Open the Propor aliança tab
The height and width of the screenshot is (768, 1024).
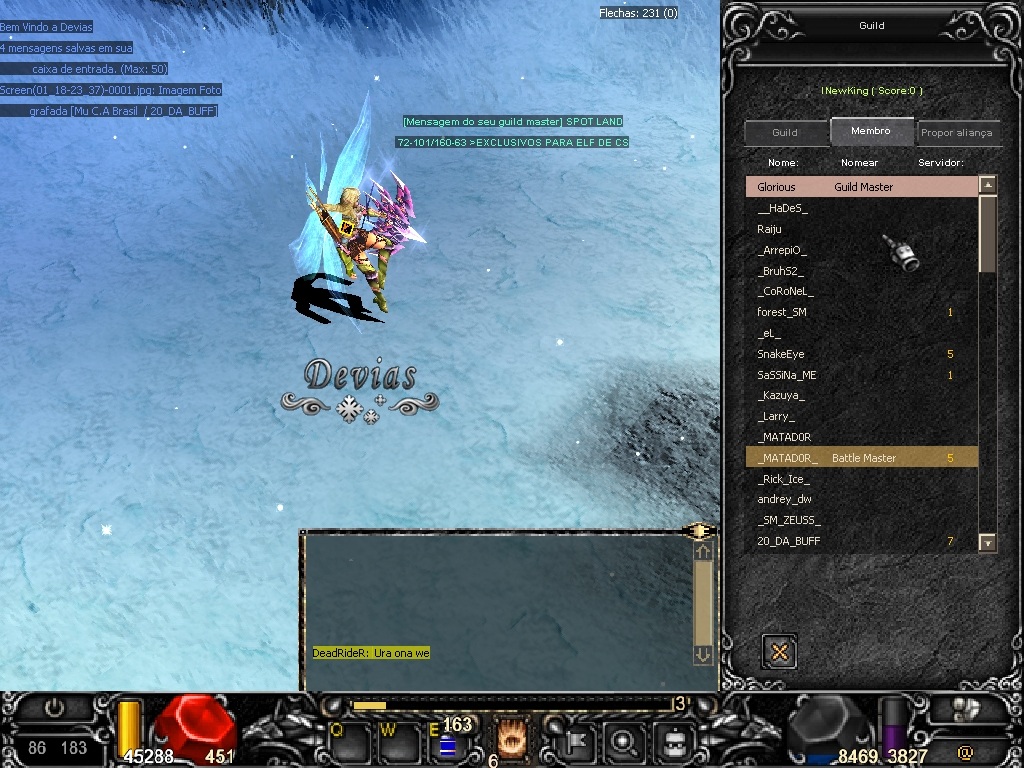coord(956,133)
